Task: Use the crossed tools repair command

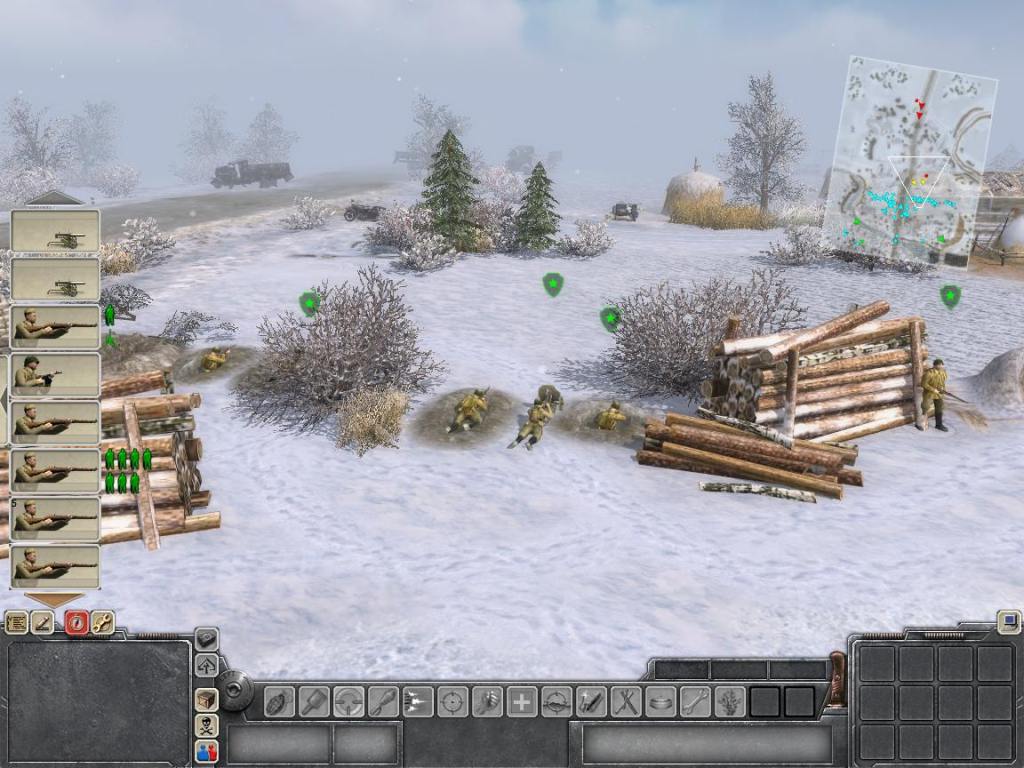Action: [x=626, y=701]
